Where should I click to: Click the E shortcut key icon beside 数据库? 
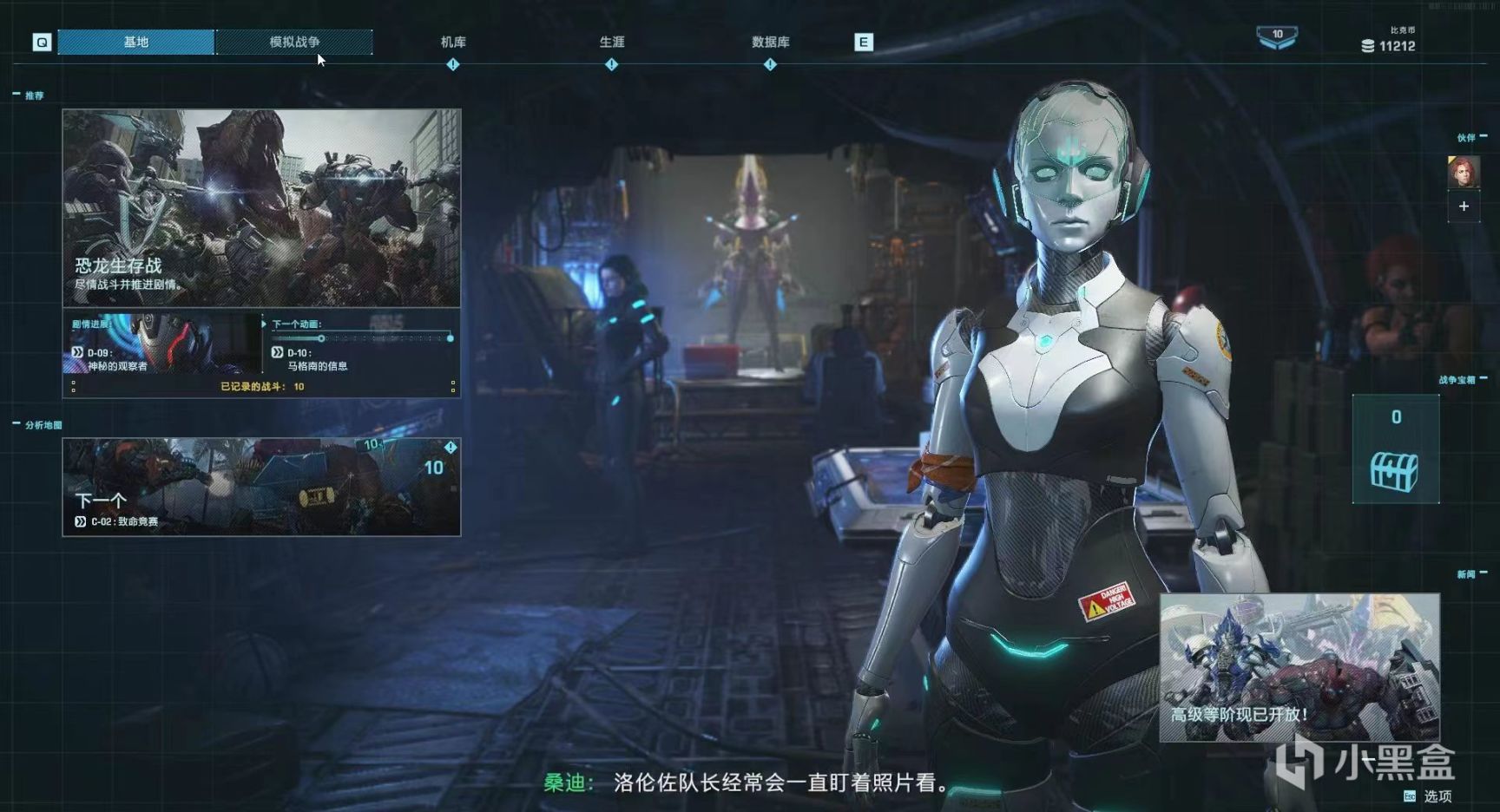[x=864, y=41]
